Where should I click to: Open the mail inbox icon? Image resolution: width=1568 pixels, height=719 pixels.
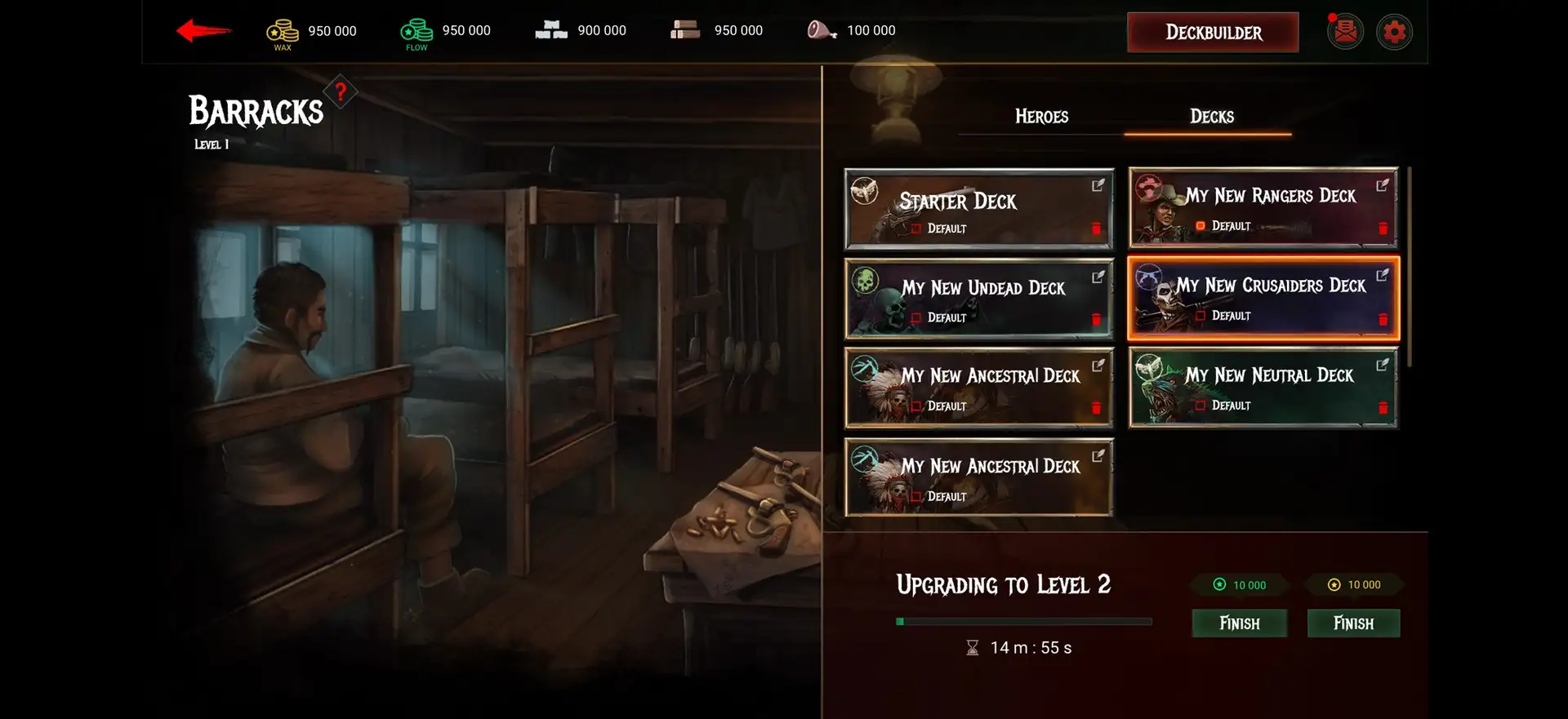(x=1345, y=33)
